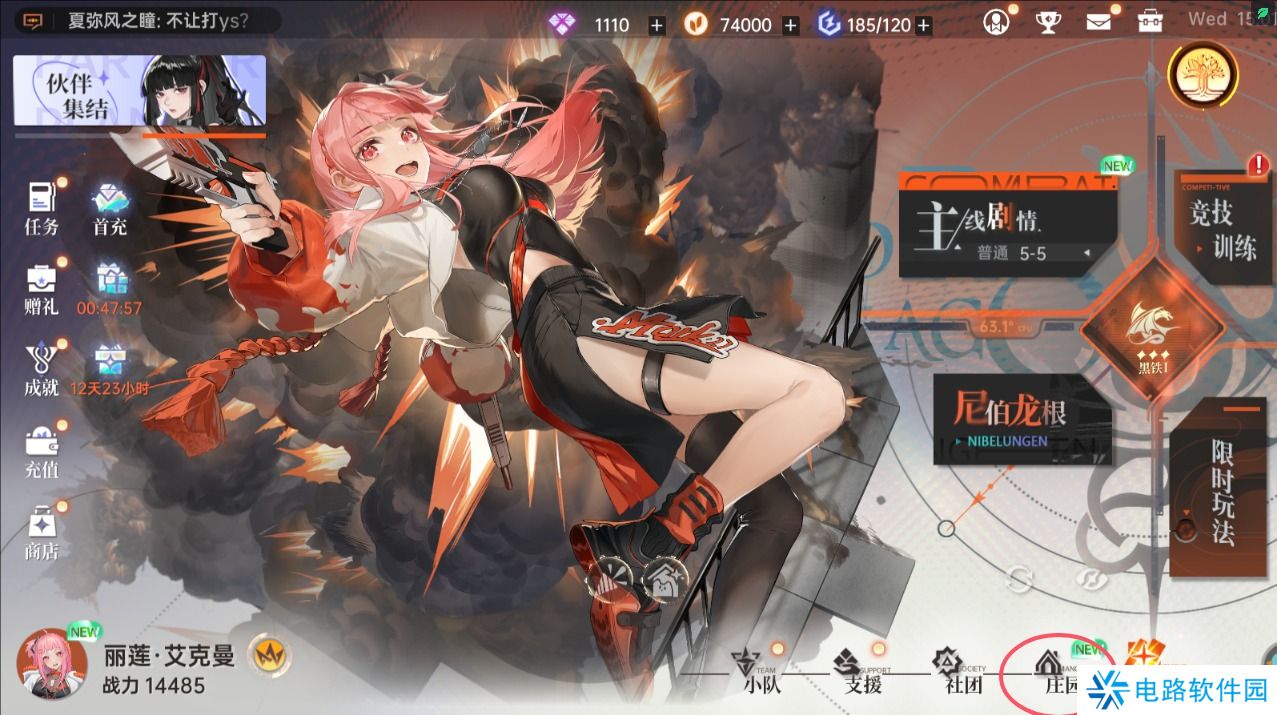Open the 尼伯龙根 Nibelungen mode
Viewport: 1277px width, 715px height.
(1022, 420)
